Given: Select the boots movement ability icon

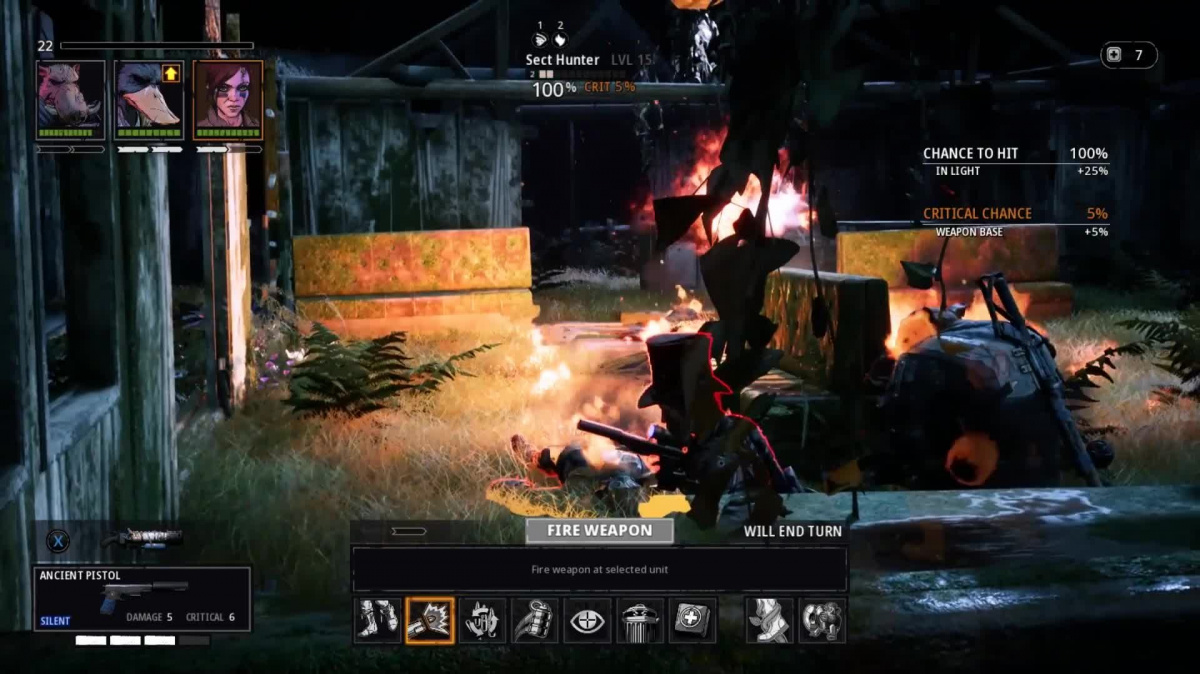Looking at the screenshot, I should [378, 620].
